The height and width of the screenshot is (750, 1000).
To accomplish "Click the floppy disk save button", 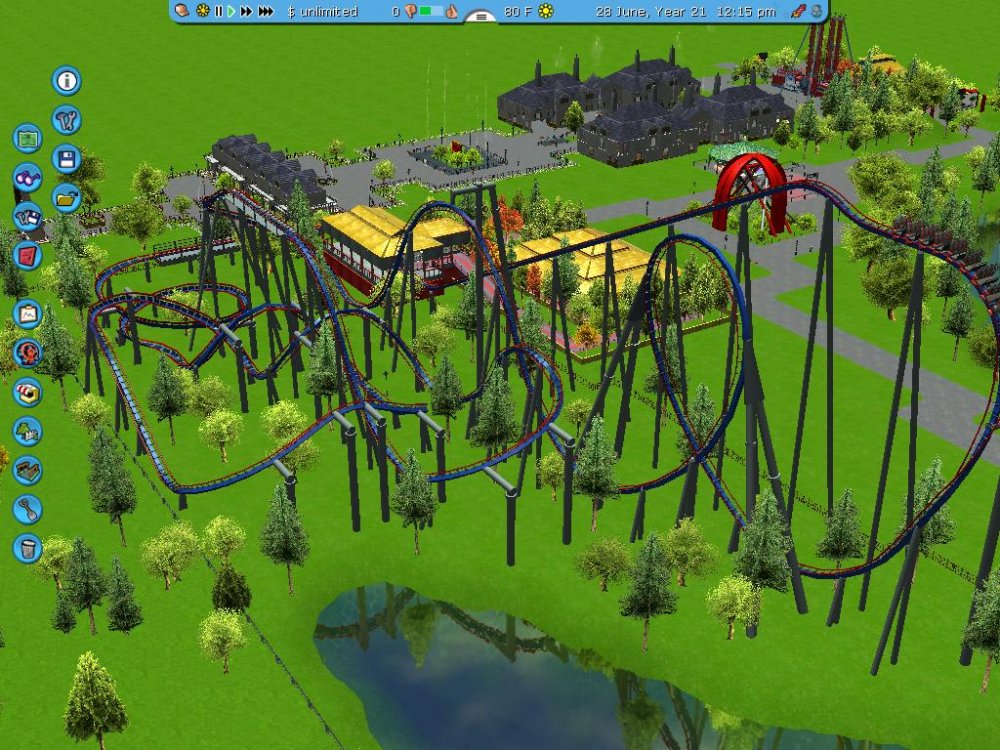I will (67, 159).
